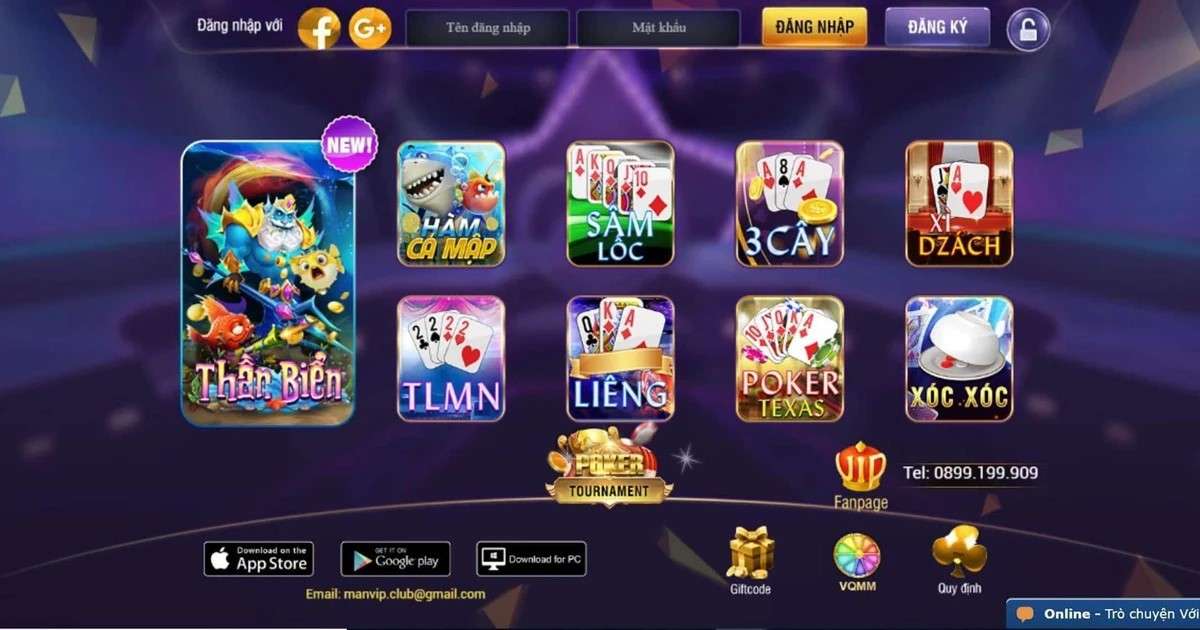Download from the App Store badge

click(x=259, y=559)
